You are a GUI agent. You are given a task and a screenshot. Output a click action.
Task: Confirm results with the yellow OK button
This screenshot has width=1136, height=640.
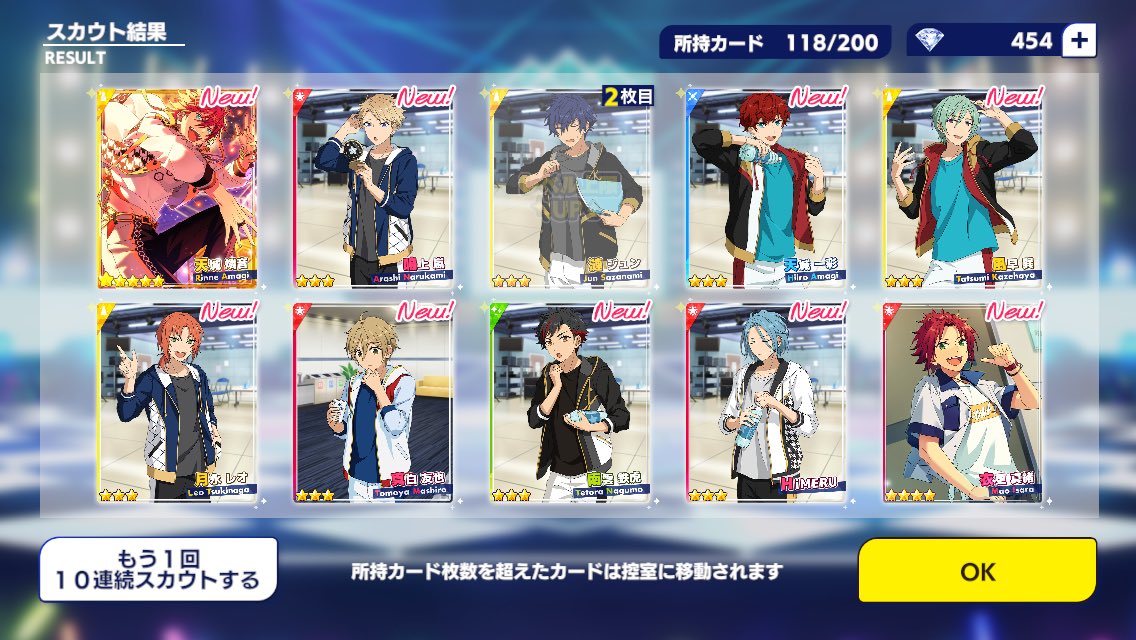click(x=977, y=571)
